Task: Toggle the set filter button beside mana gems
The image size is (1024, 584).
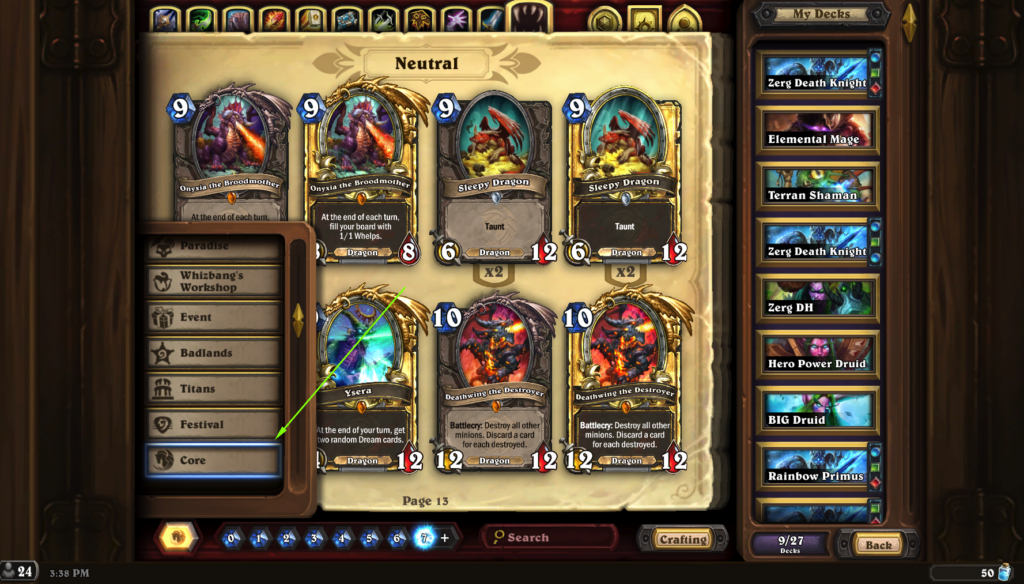Action: [176, 538]
